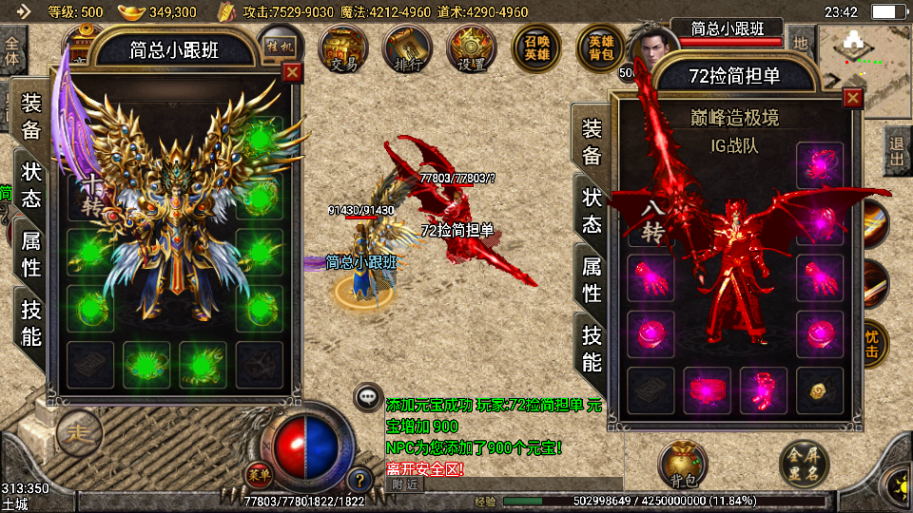The width and height of the screenshot is (913, 513).
Task: Open the 菜单 menu button near the orb
Action: pyautogui.click(x=259, y=476)
